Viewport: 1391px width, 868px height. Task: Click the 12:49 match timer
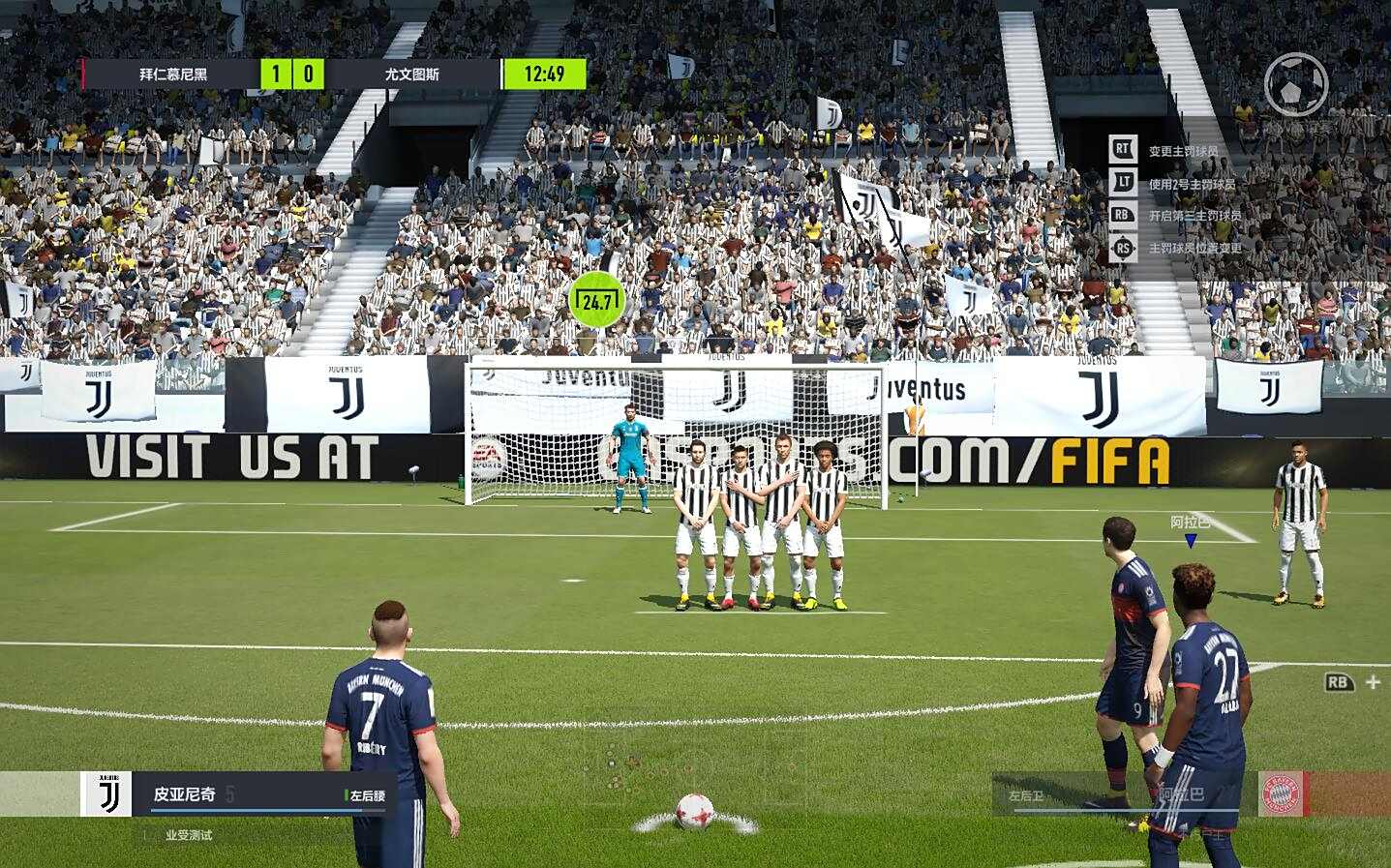(x=544, y=73)
